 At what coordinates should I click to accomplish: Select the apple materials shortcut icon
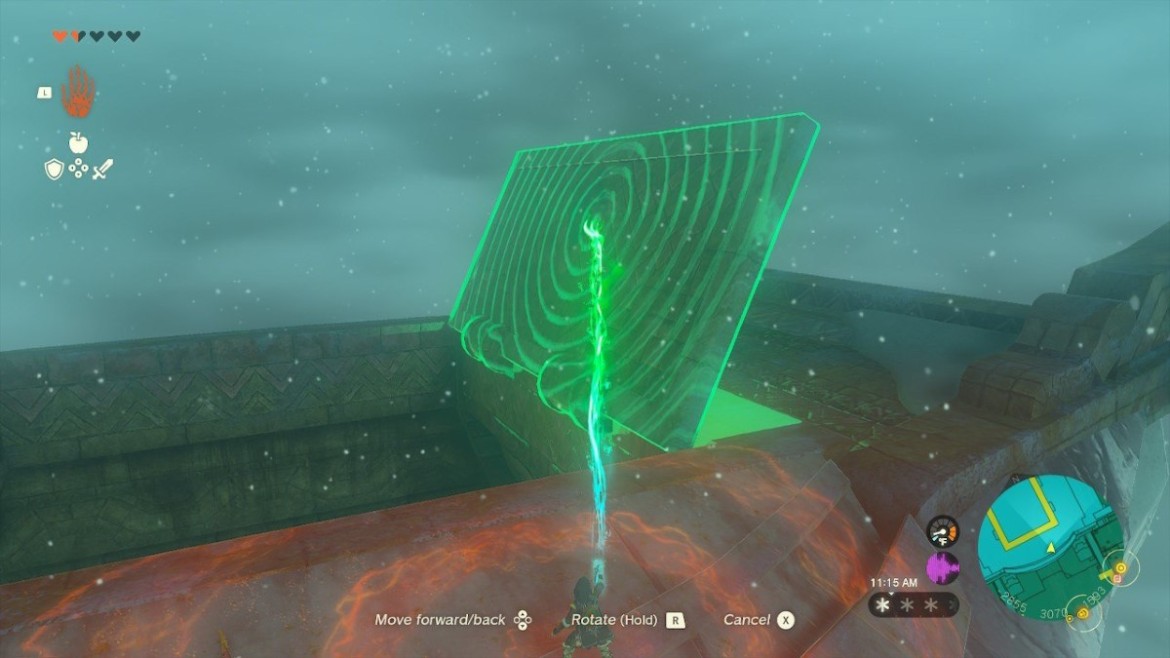coord(78,143)
